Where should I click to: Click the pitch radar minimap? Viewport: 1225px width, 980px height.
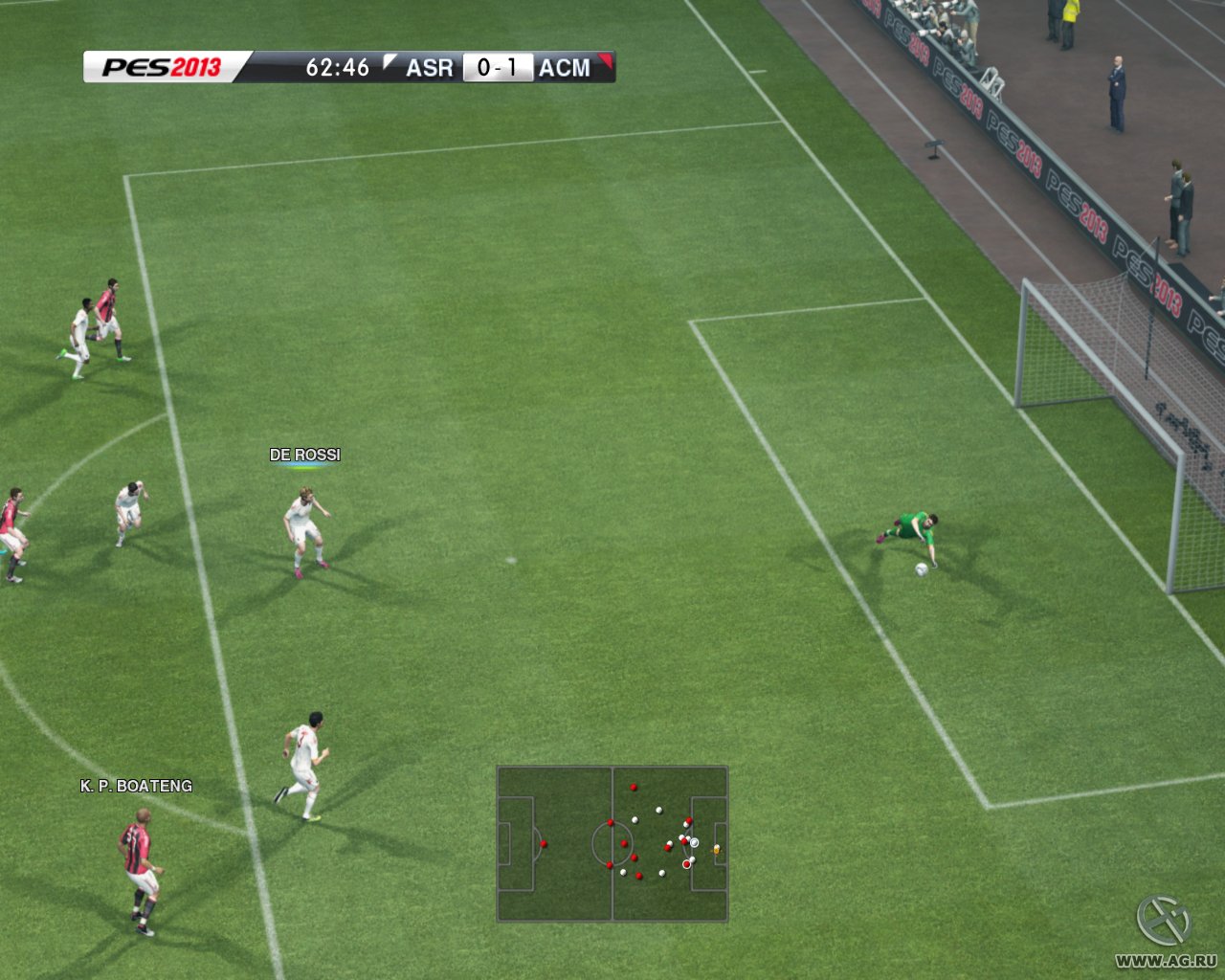[x=612, y=843]
